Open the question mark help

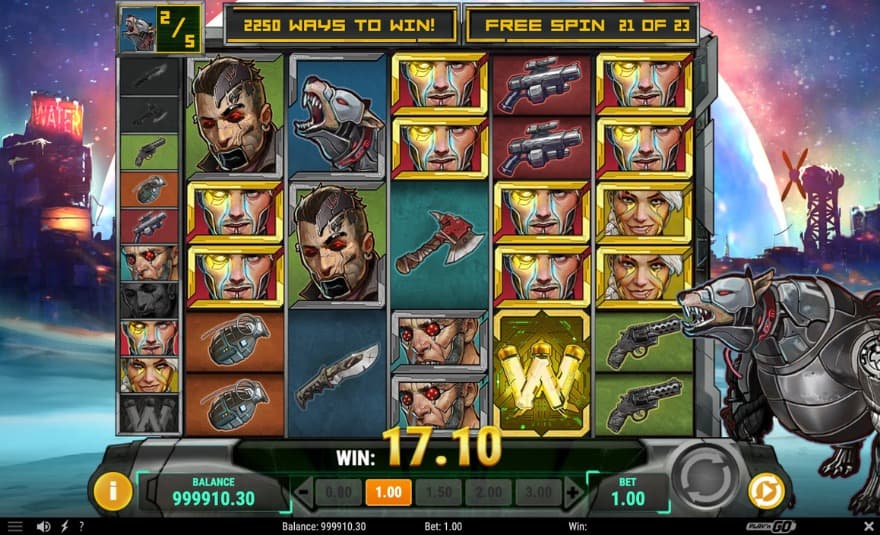click(81, 526)
